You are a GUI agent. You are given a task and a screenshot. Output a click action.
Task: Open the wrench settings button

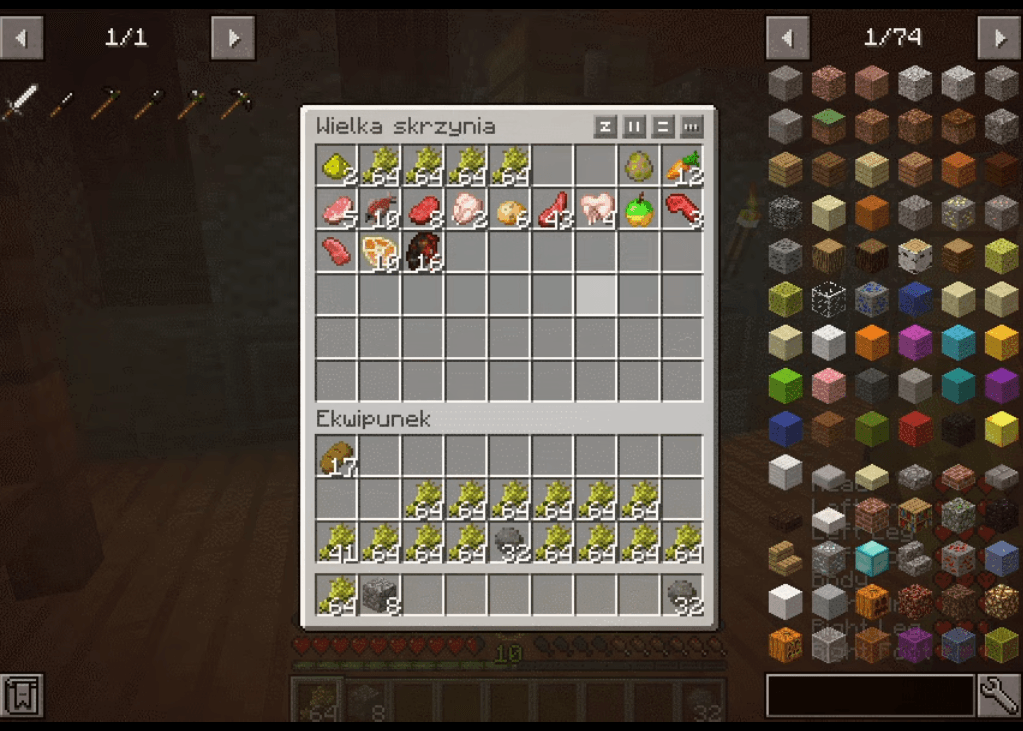coord(998,695)
